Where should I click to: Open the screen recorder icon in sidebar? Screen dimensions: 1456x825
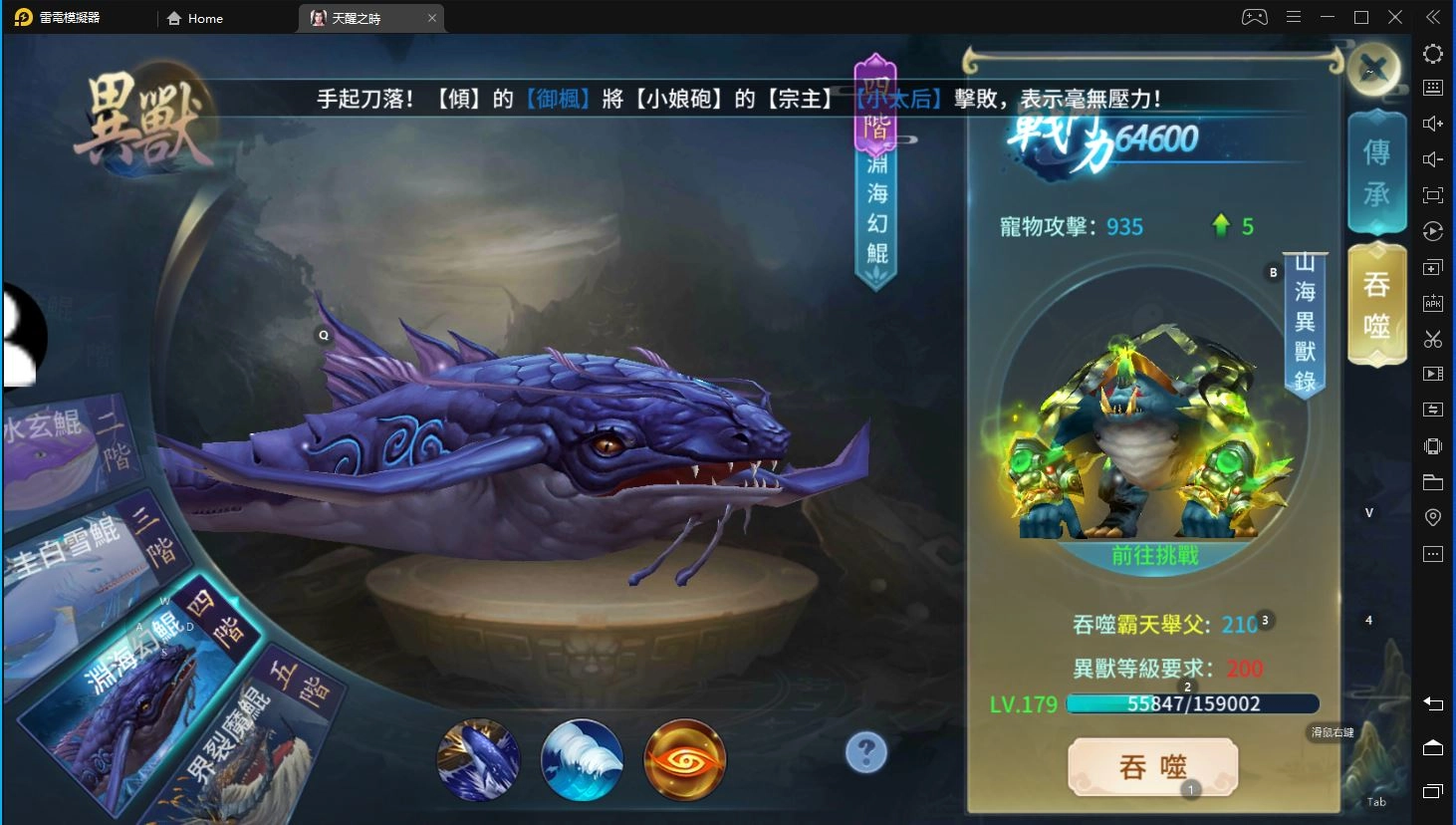point(1432,373)
